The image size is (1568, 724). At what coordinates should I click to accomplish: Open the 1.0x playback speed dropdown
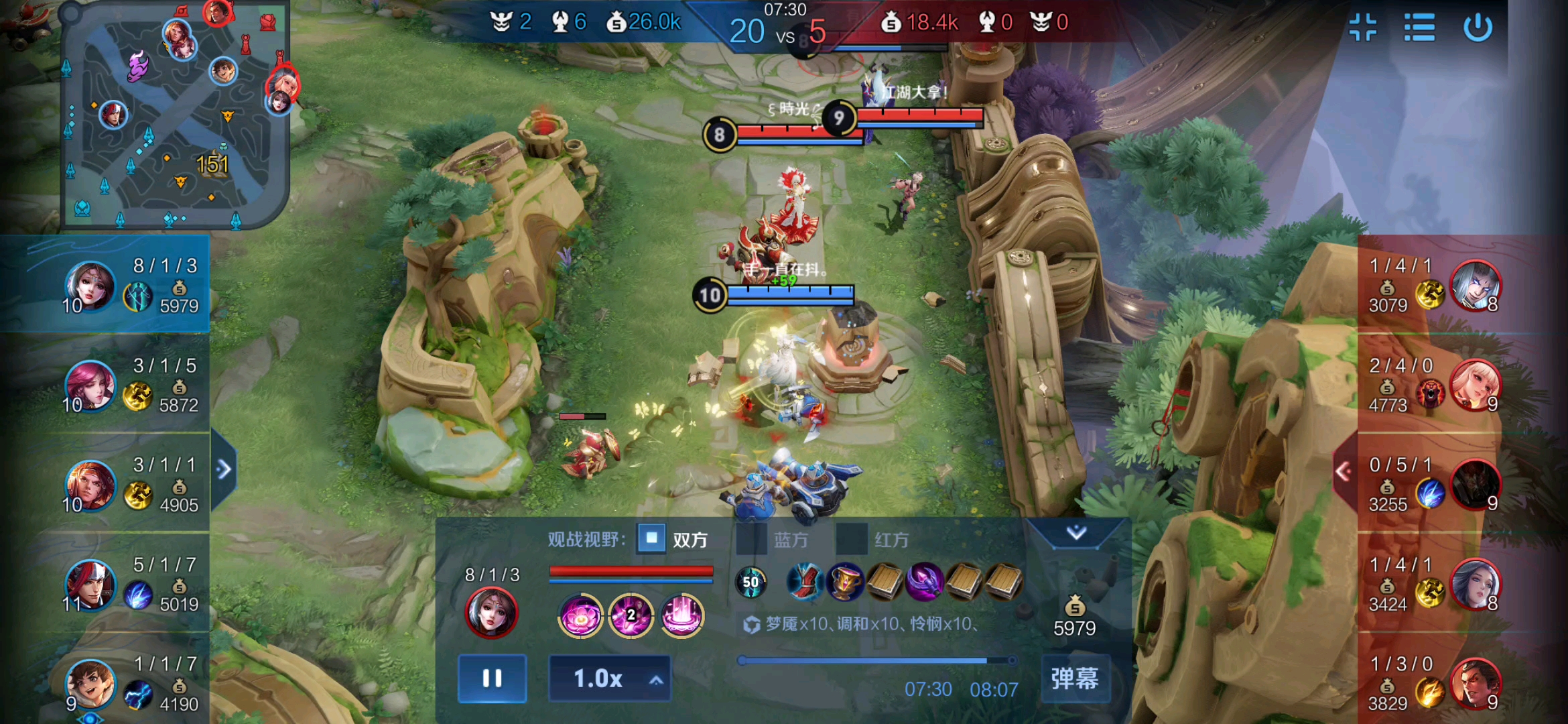pos(609,678)
